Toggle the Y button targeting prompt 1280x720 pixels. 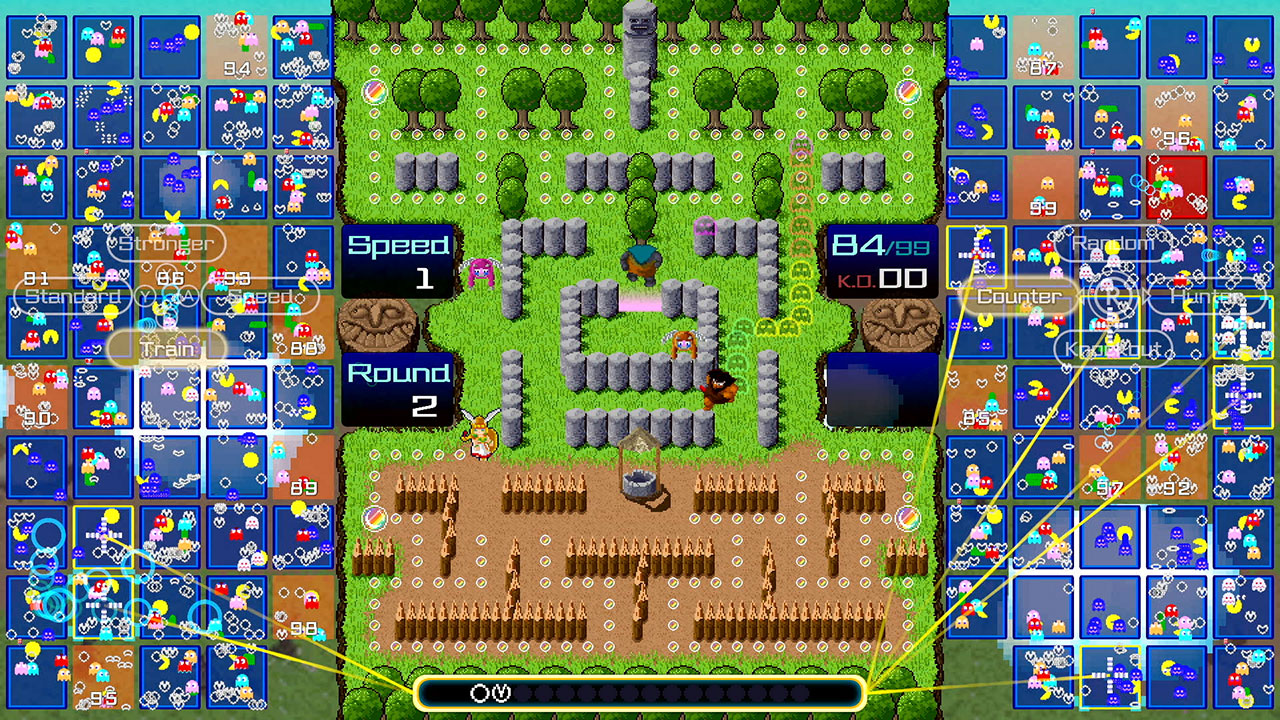coord(144,295)
